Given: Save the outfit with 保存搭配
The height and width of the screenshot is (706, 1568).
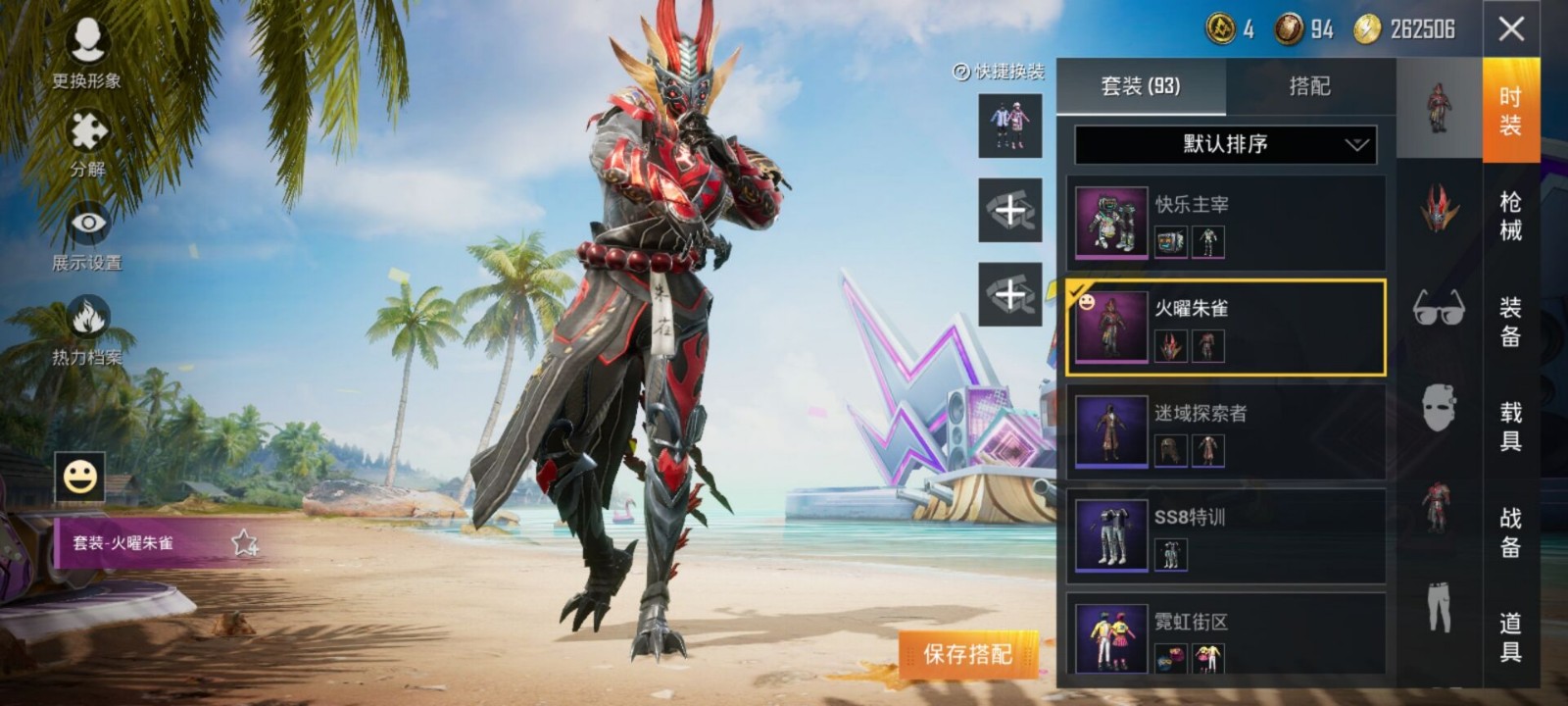Looking at the screenshot, I should point(968,654).
